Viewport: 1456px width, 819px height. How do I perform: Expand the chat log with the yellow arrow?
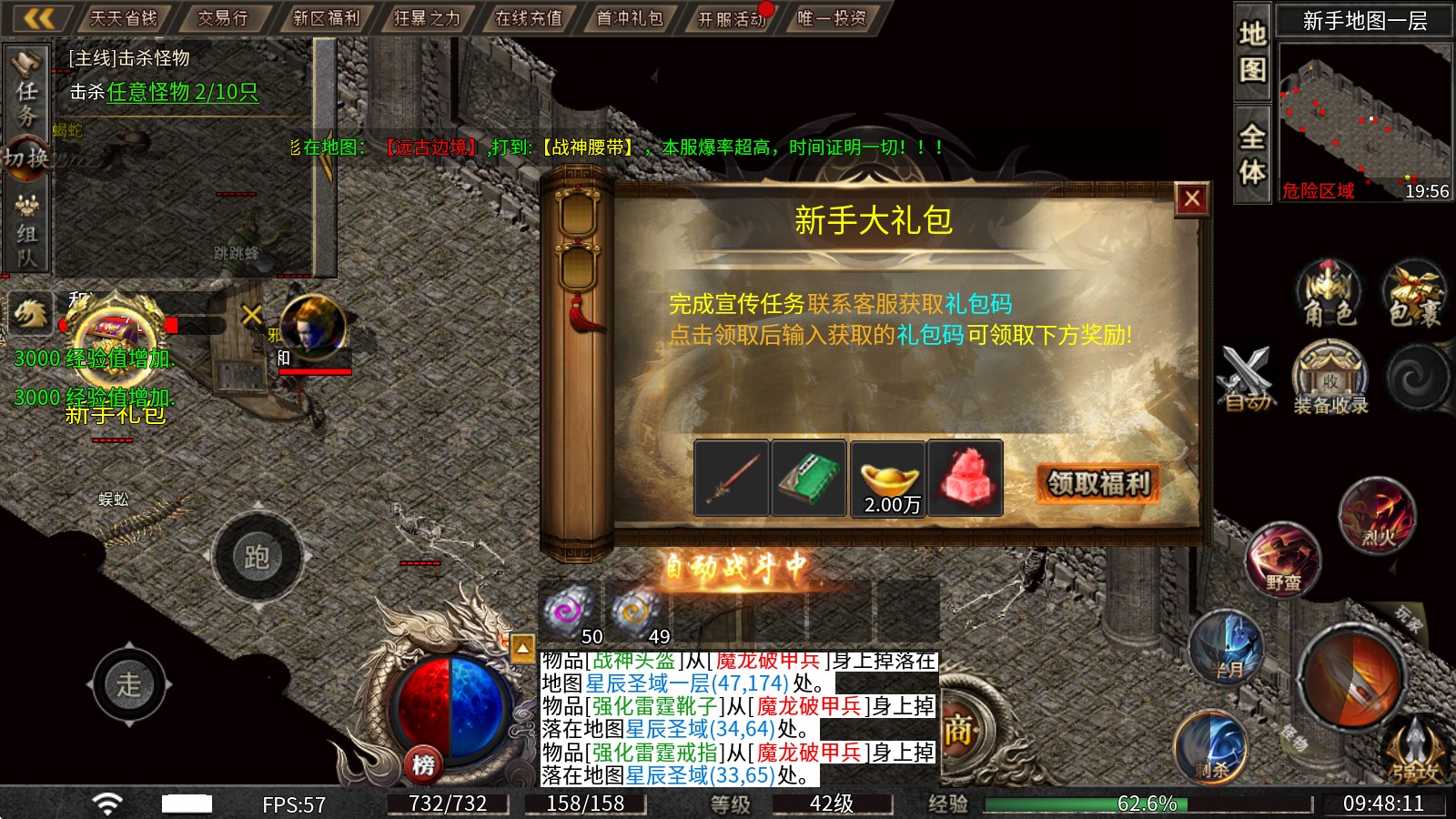[x=522, y=646]
